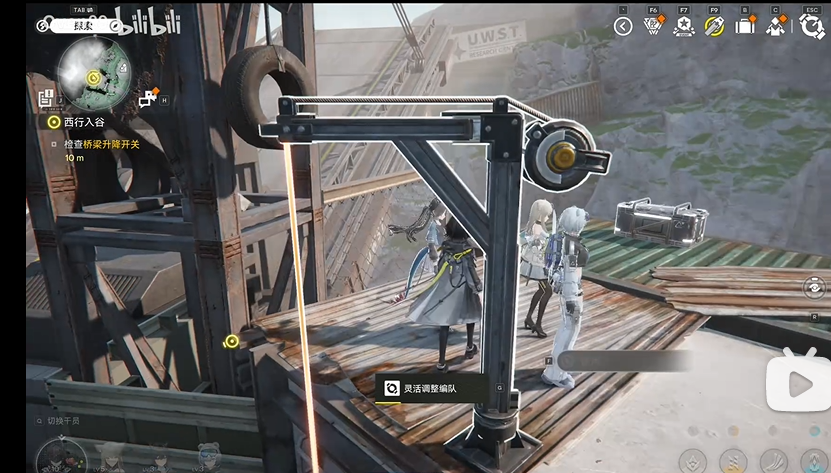The image size is (831, 473).
Task: Open the star badge events icon
Action: click(x=684, y=27)
